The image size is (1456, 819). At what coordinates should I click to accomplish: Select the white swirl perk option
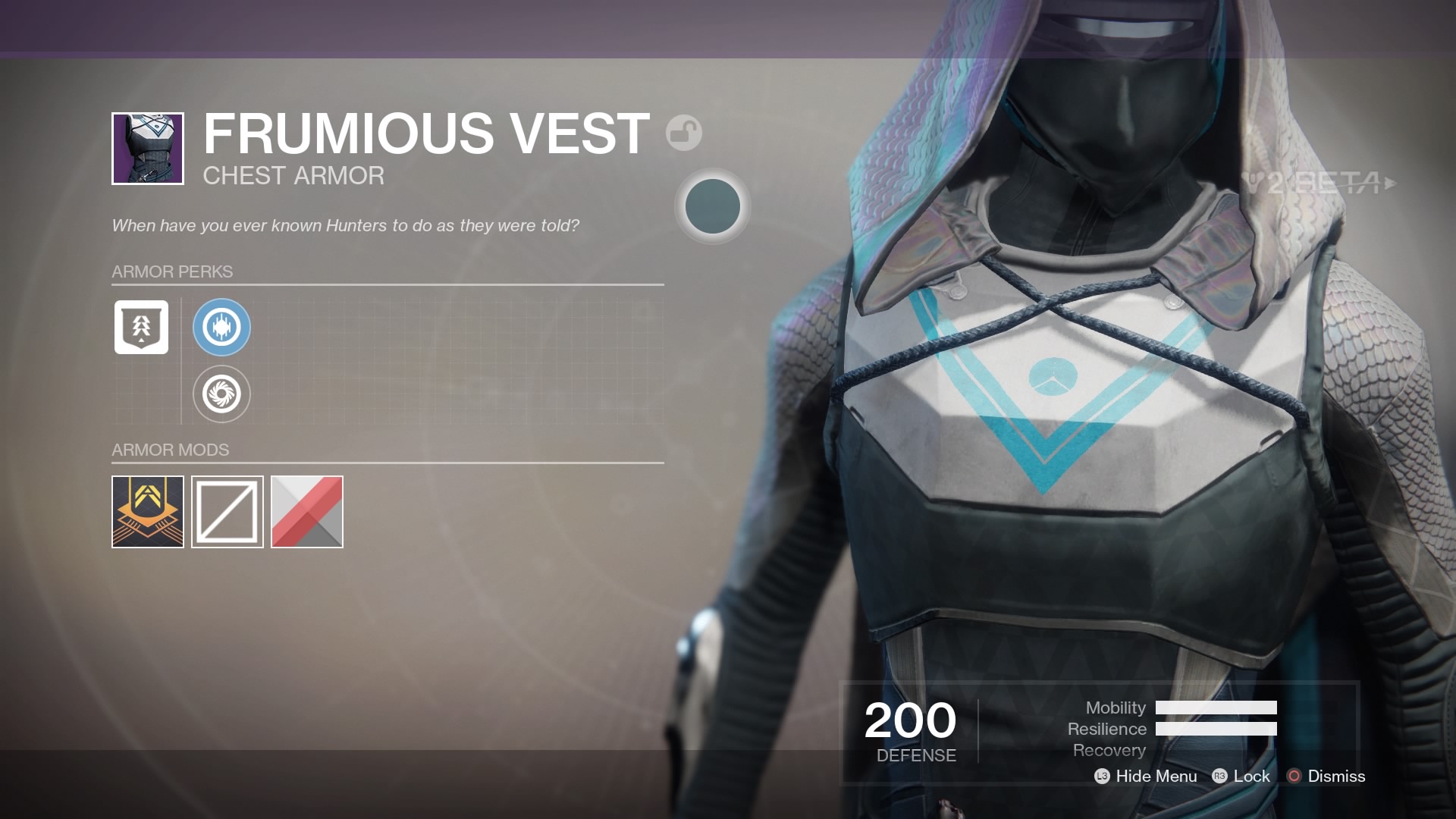point(221,395)
